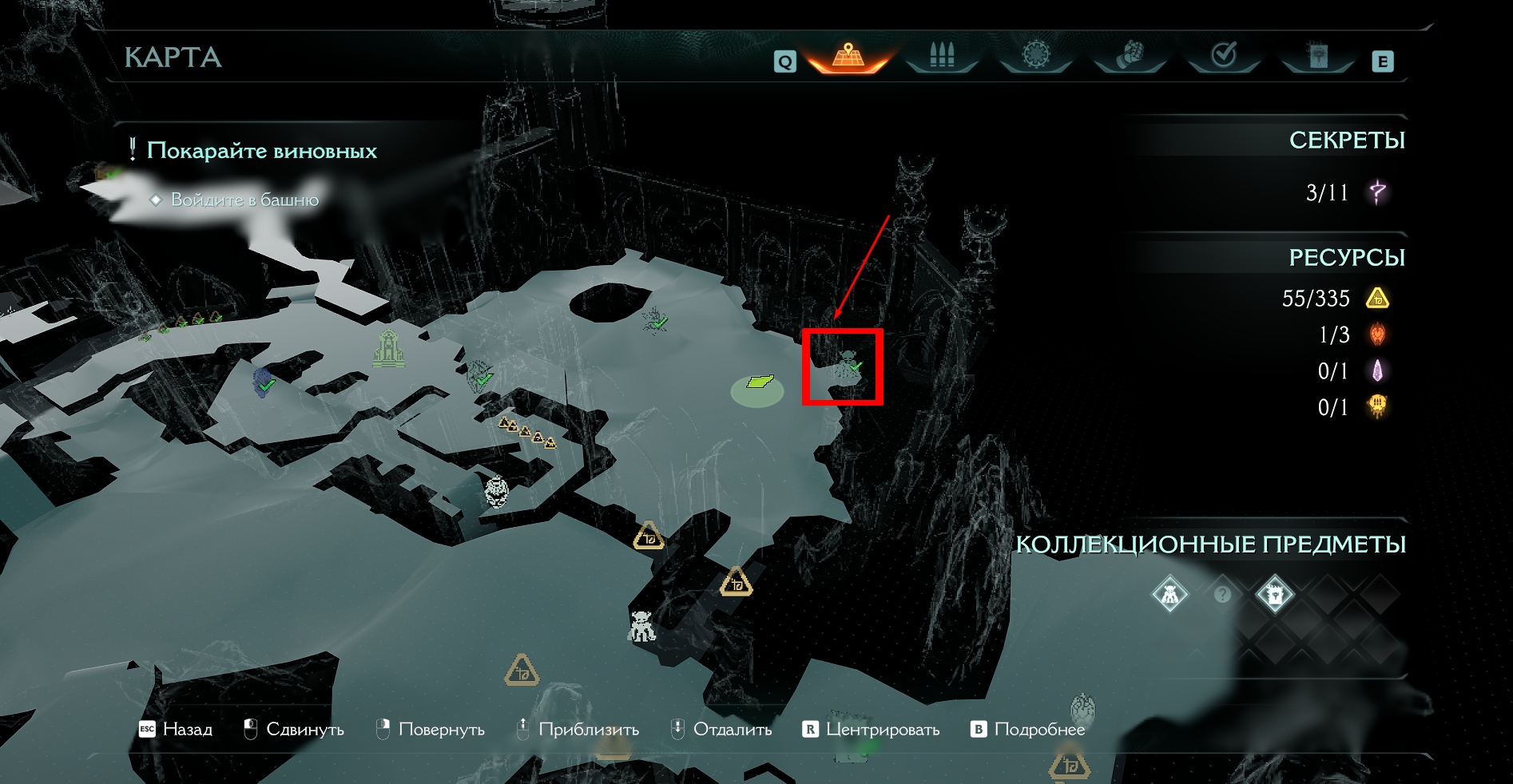
Task: Select the codex book collectible slot
Action: click(x=1274, y=595)
